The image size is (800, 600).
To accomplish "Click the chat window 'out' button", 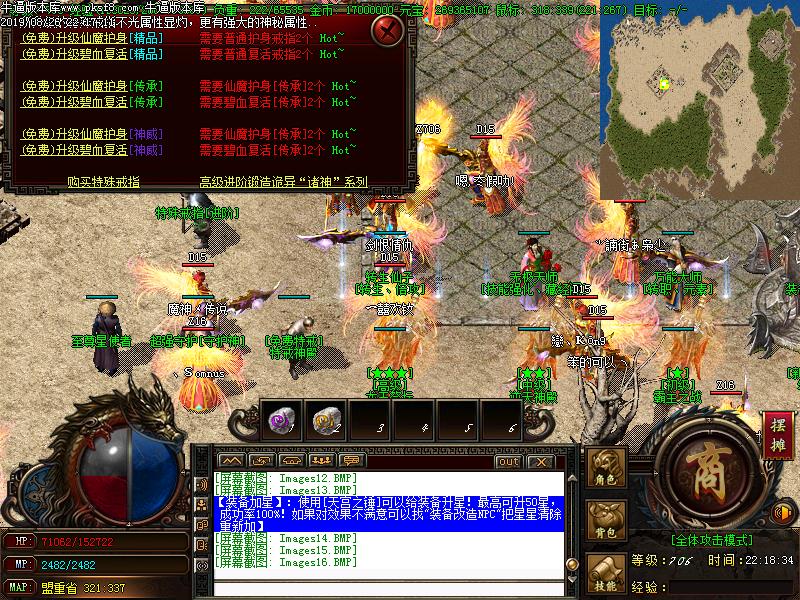I will pyautogui.click(x=508, y=461).
